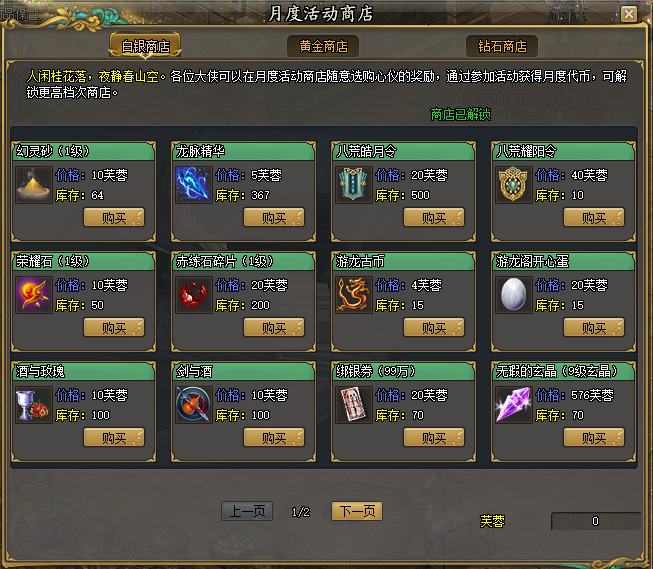Purchase 赤练石碎片 (1级)
Image resolution: width=653 pixels, height=569 pixels.
[273, 327]
